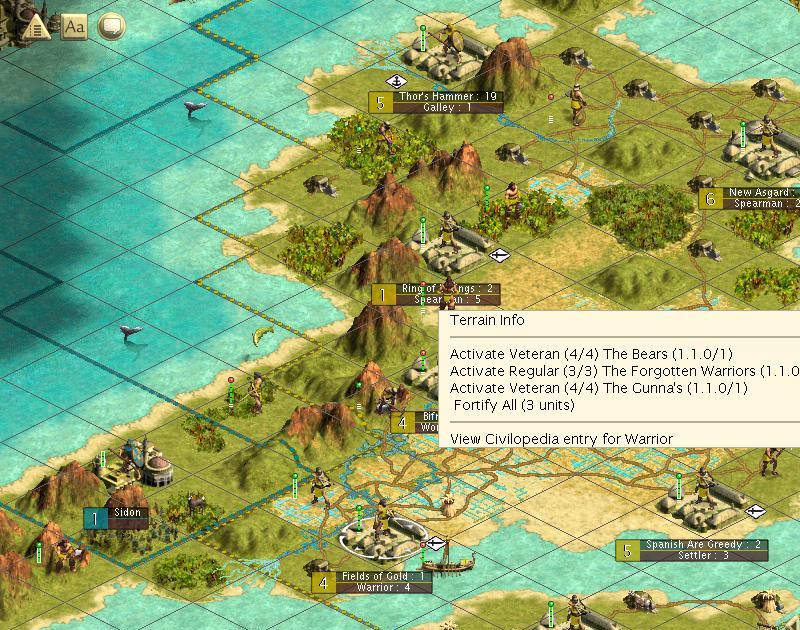The width and height of the screenshot is (800, 630).
Task: Click the round speech-bubble advisor button
Action: [112, 26]
